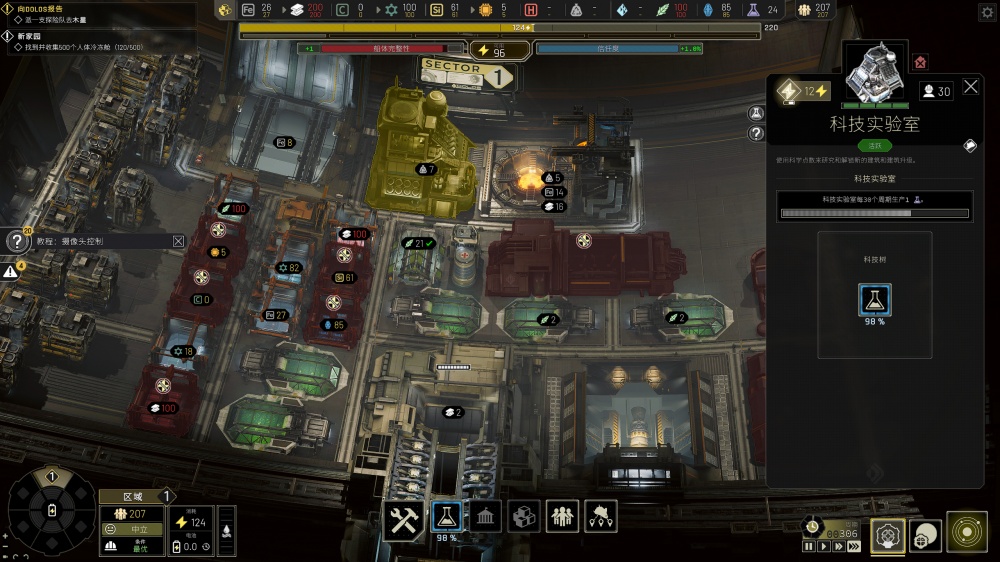Set game to normal play speed

[x=824, y=547]
